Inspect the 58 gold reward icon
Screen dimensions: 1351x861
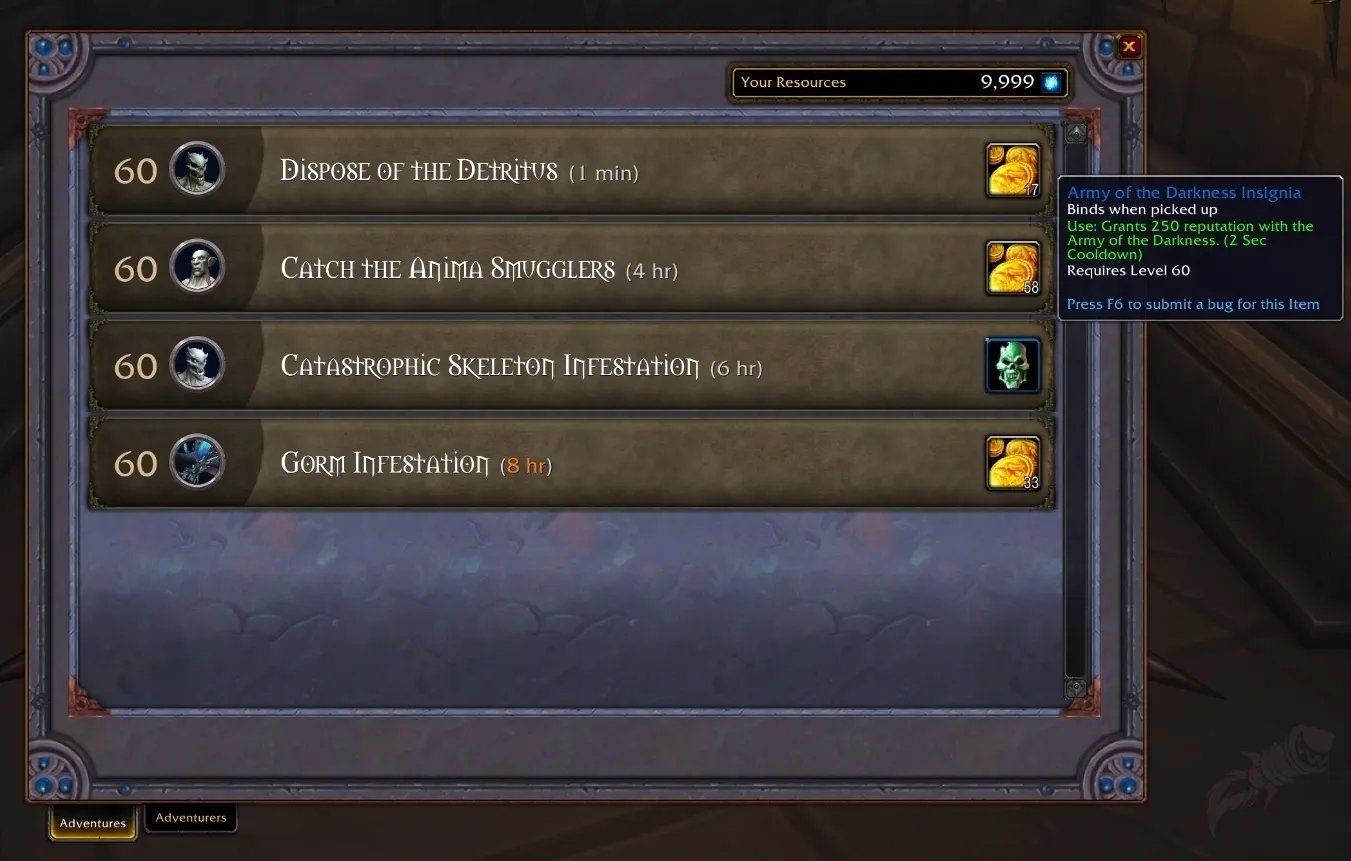(x=1013, y=268)
